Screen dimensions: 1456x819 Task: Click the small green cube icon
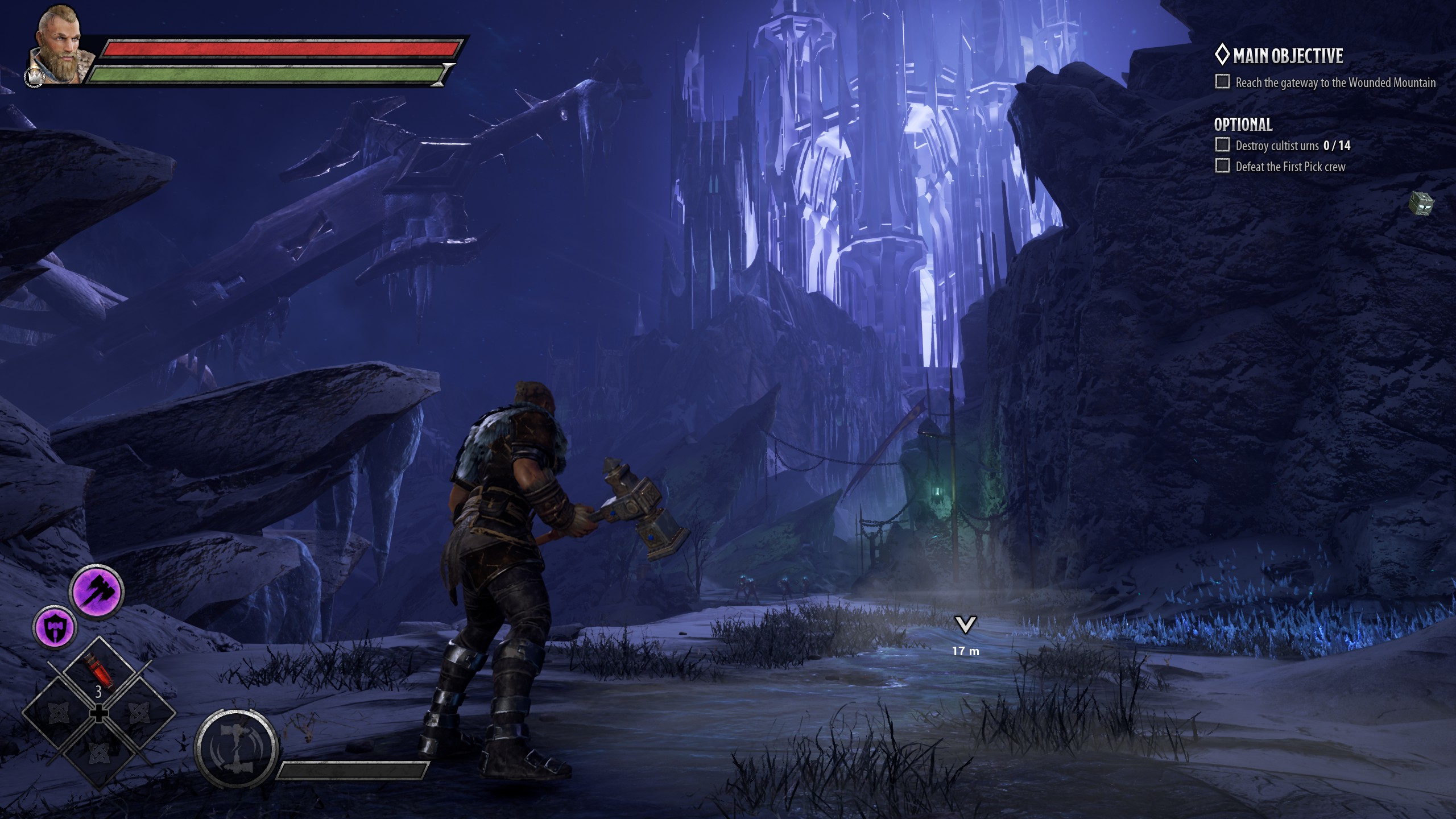[x=1421, y=203]
